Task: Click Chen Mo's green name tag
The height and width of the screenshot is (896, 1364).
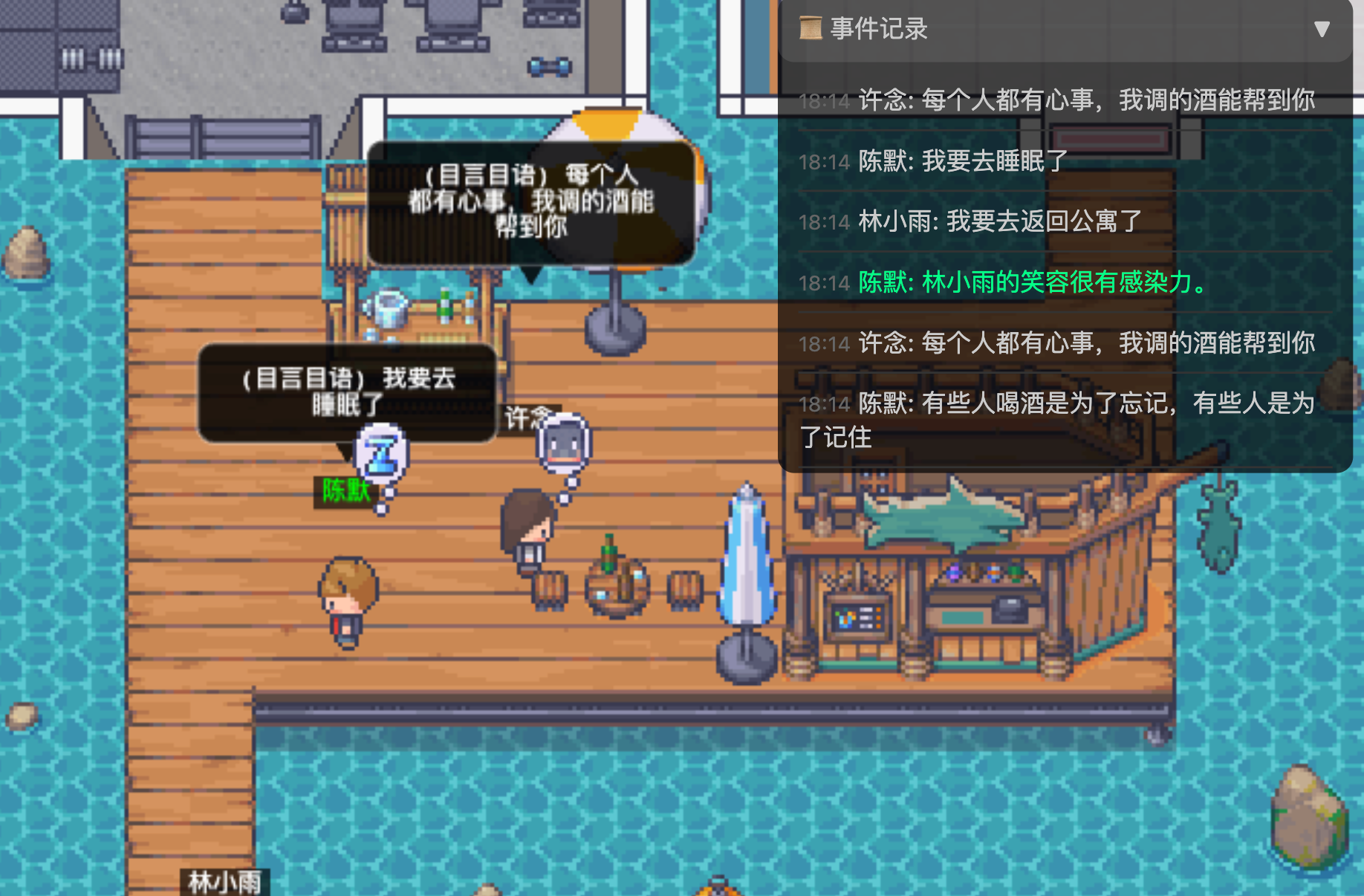Action: [x=344, y=492]
